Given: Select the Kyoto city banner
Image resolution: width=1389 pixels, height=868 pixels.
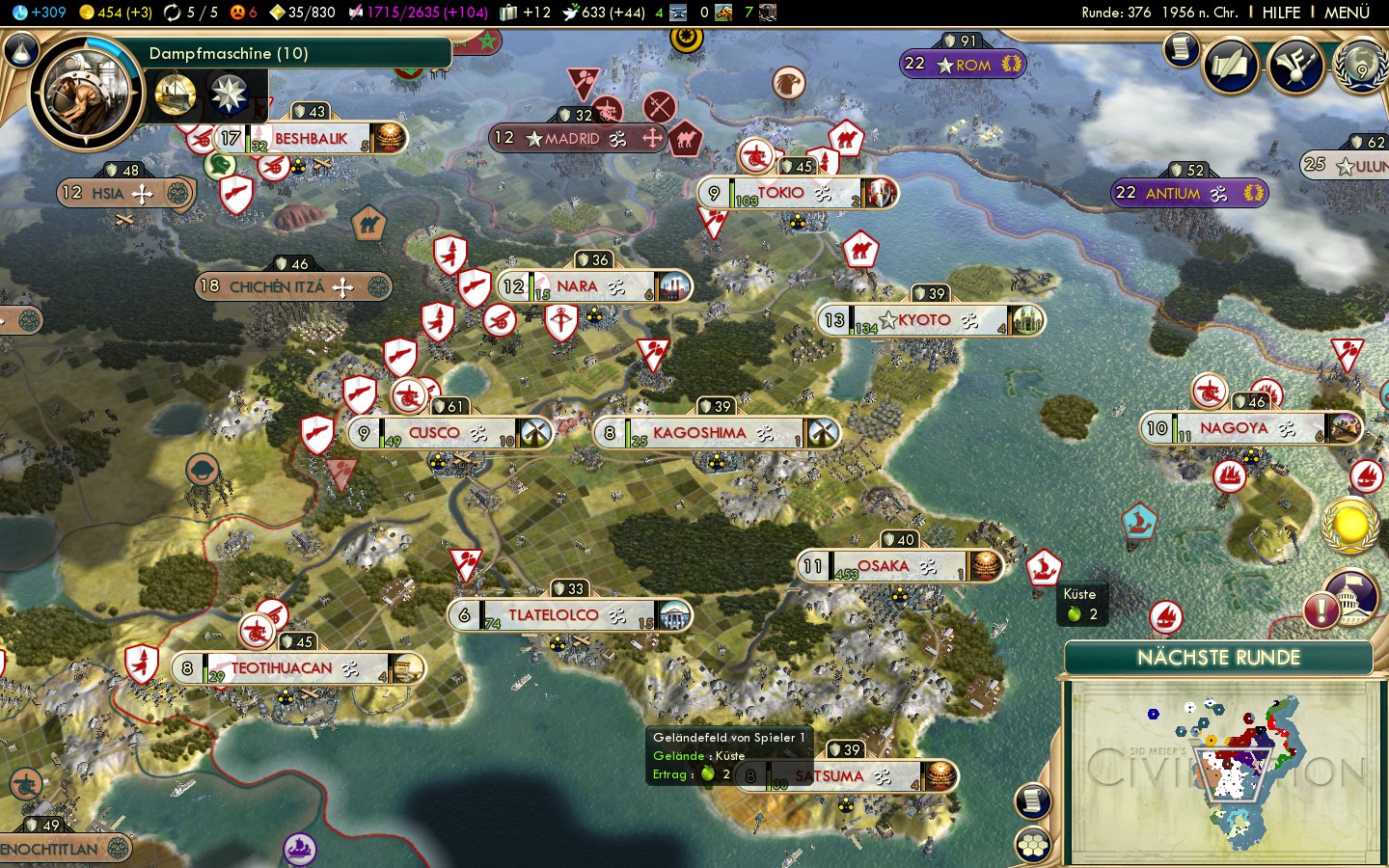Looking at the screenshot, I should click(926, 320).
